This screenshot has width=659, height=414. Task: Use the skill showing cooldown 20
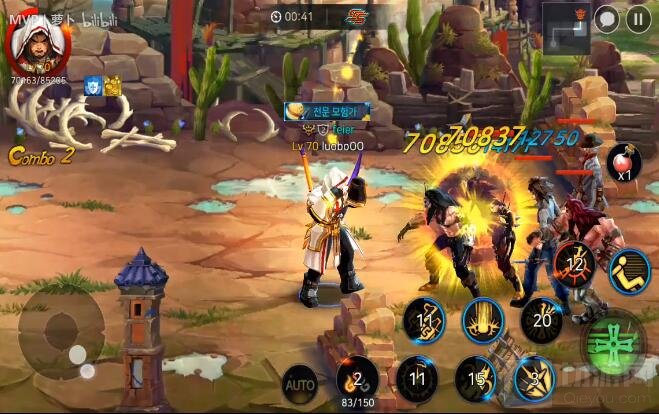tap(541, 320)
